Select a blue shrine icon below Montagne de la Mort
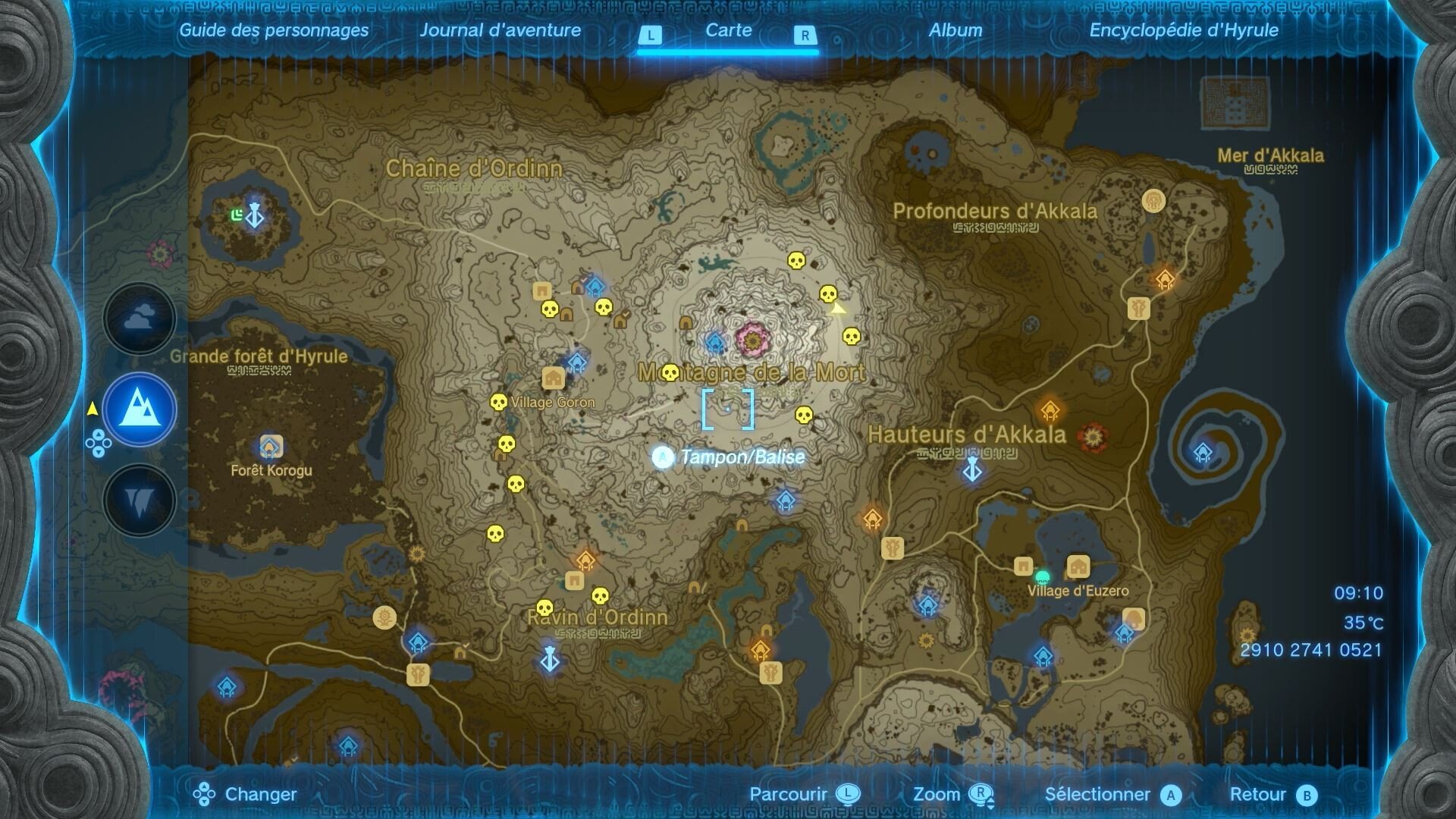Viewport: 1456px width, 819px height. point(784,500)
